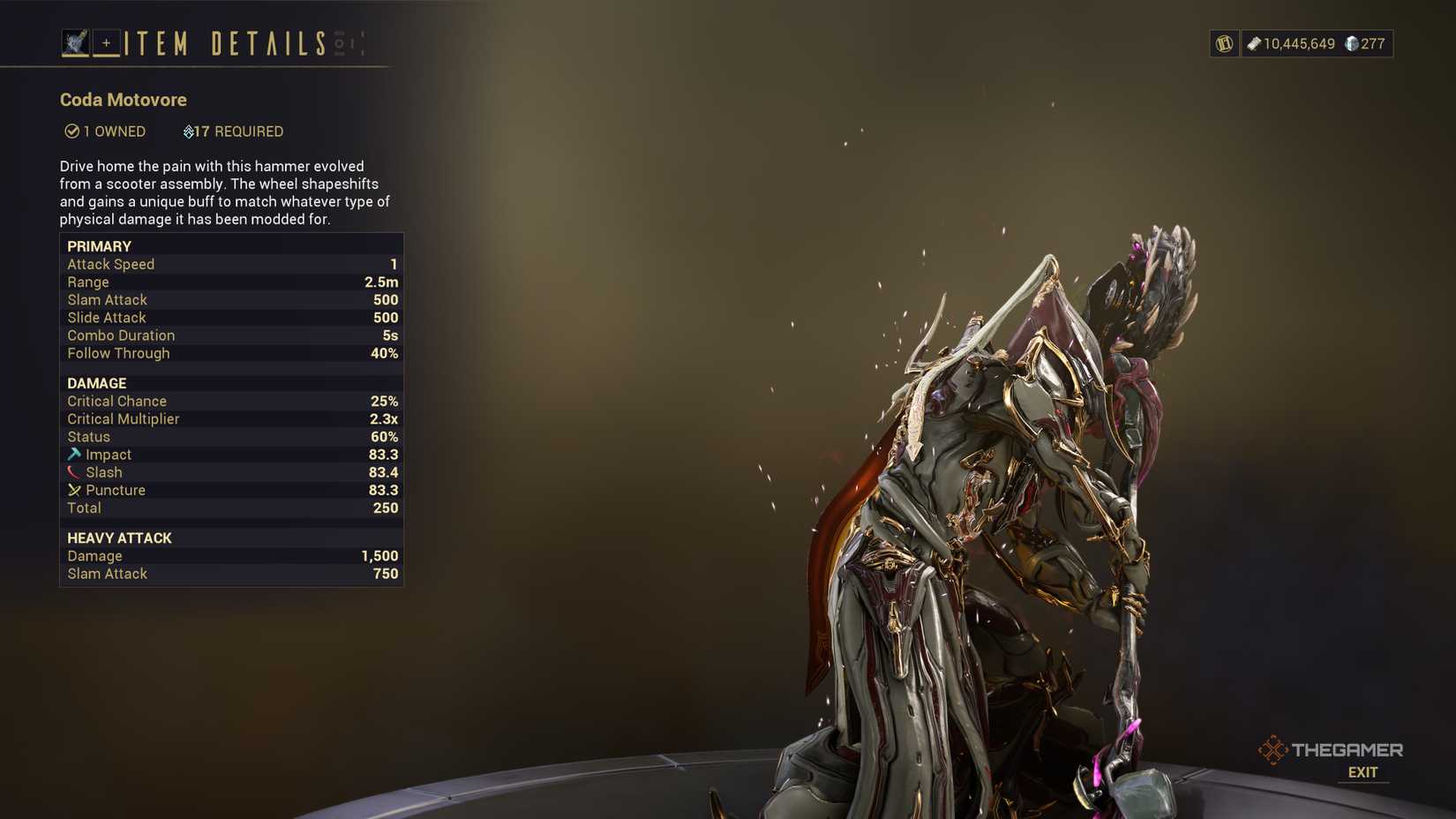Click the checkmark icon beside 1 OWNED
The height and width of the screenshot is (819, 1456).
[x=71, y=131]
